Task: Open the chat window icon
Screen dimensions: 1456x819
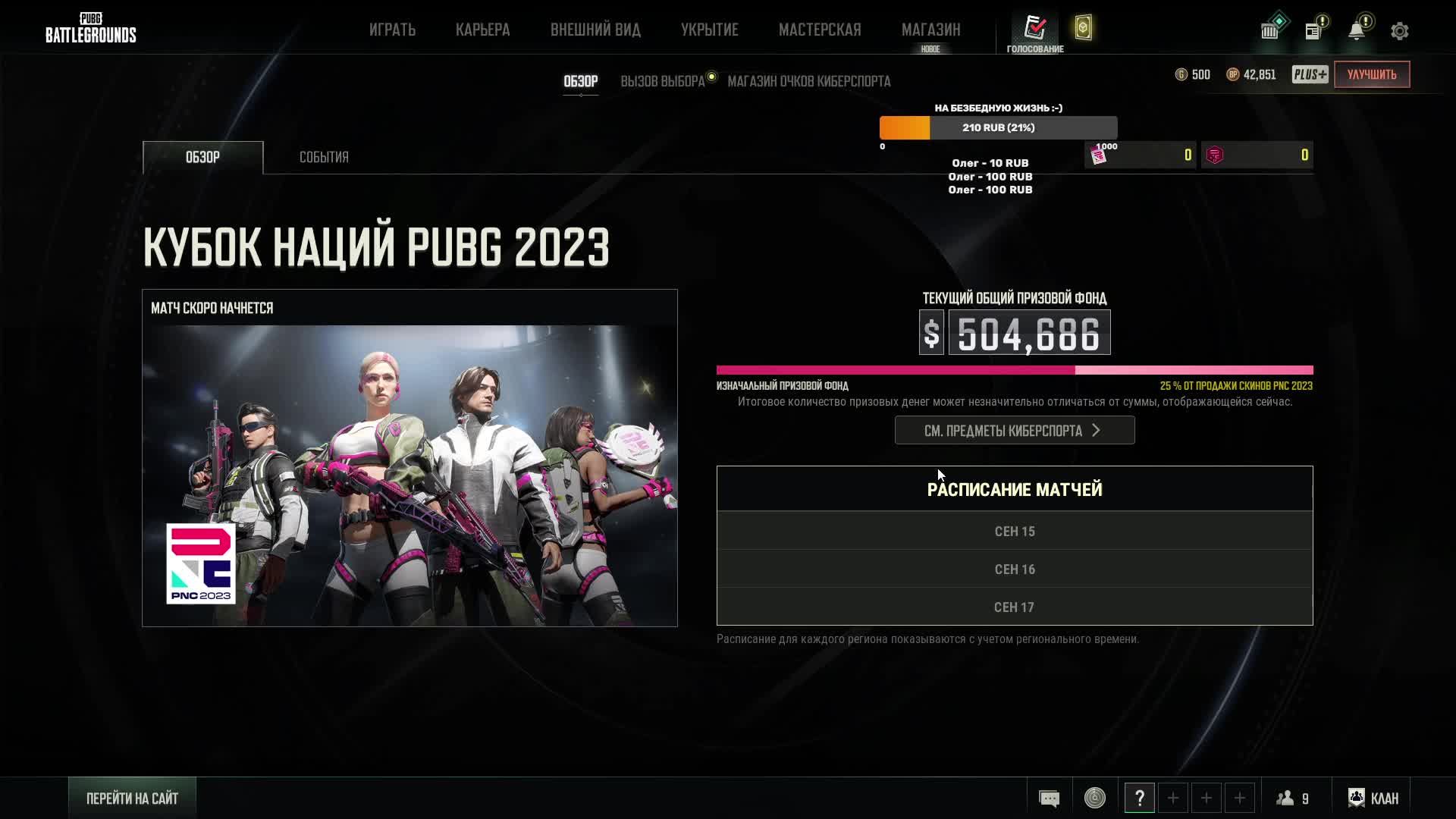Action: pyautogui.click(x=1050, y=798)
